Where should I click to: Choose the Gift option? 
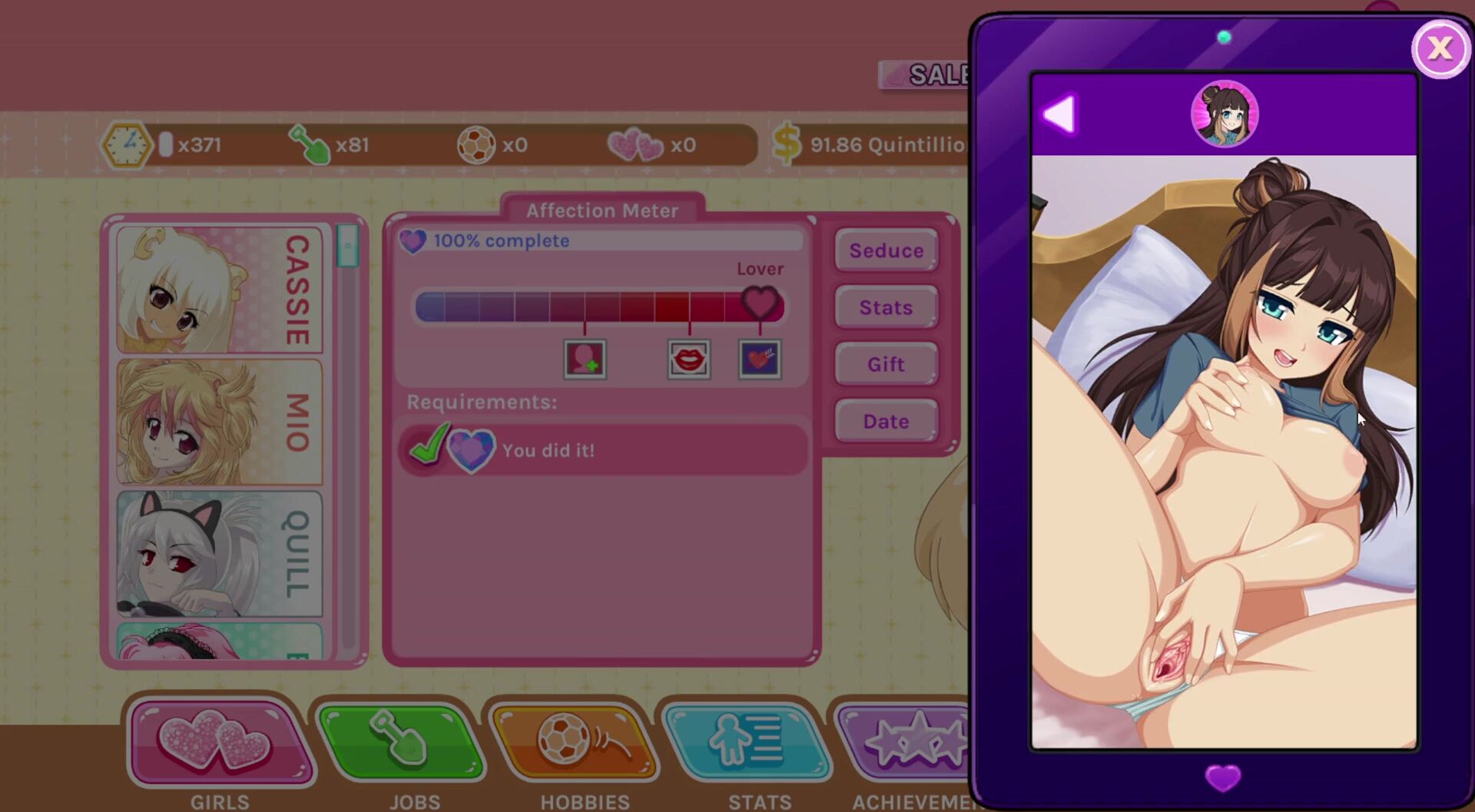pos(886,364)
